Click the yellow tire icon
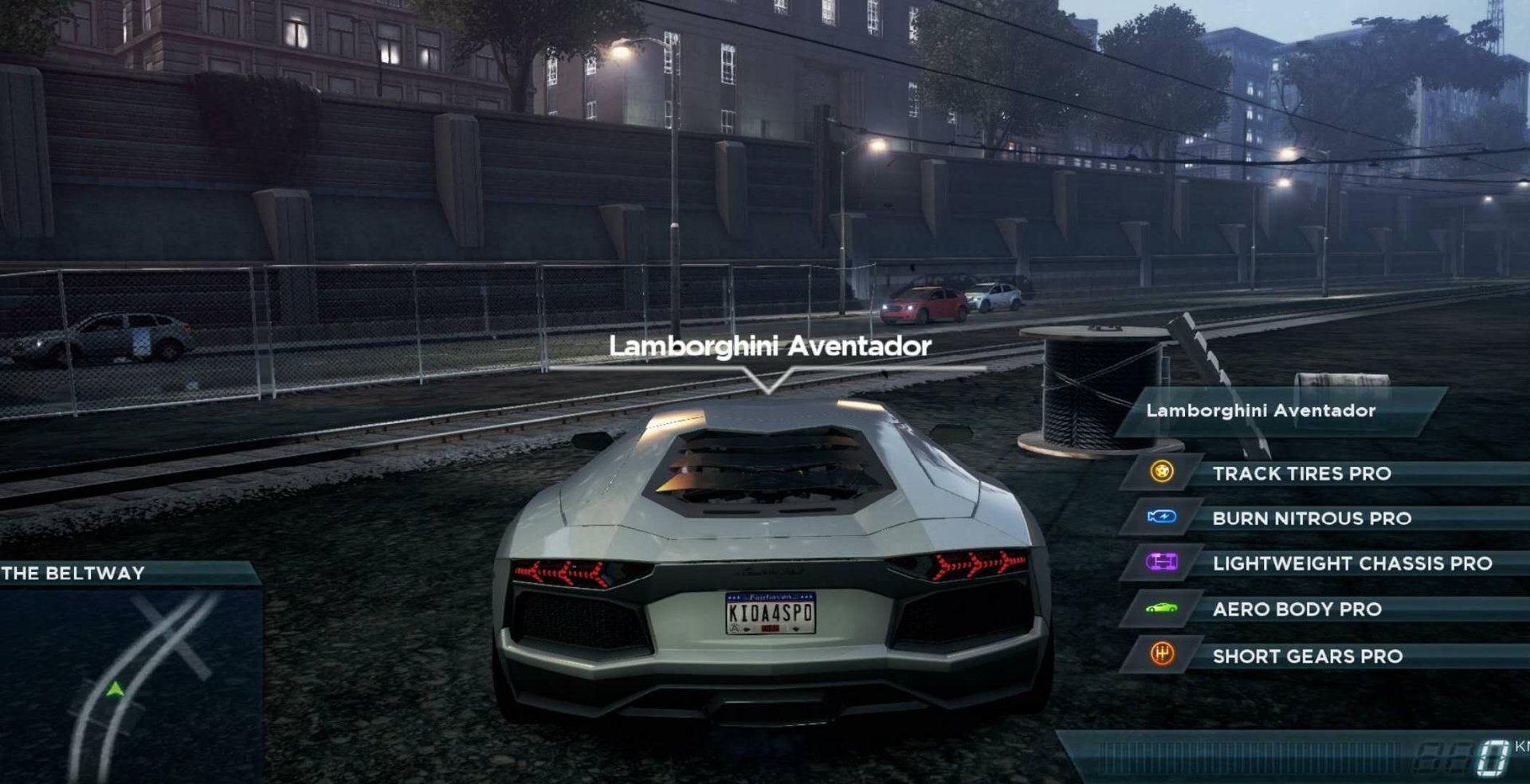The height and width of the screenshot is (784, 1530). coord(1162,472)
